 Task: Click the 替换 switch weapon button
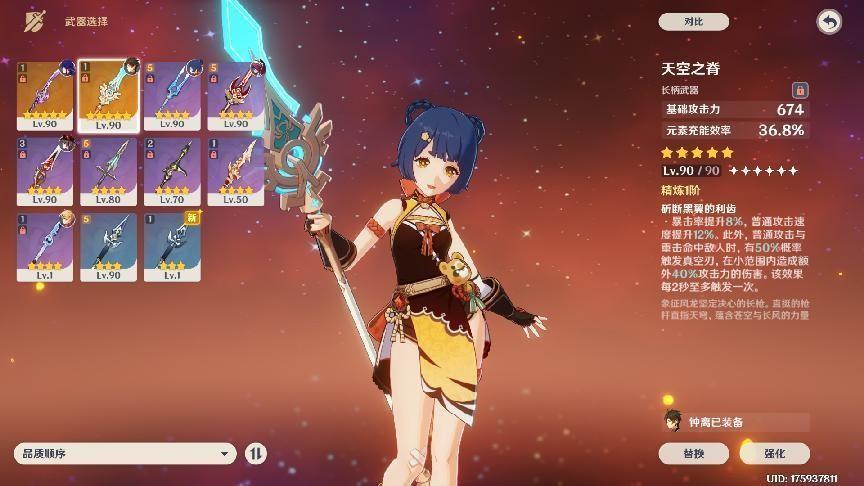click(693, 453)
